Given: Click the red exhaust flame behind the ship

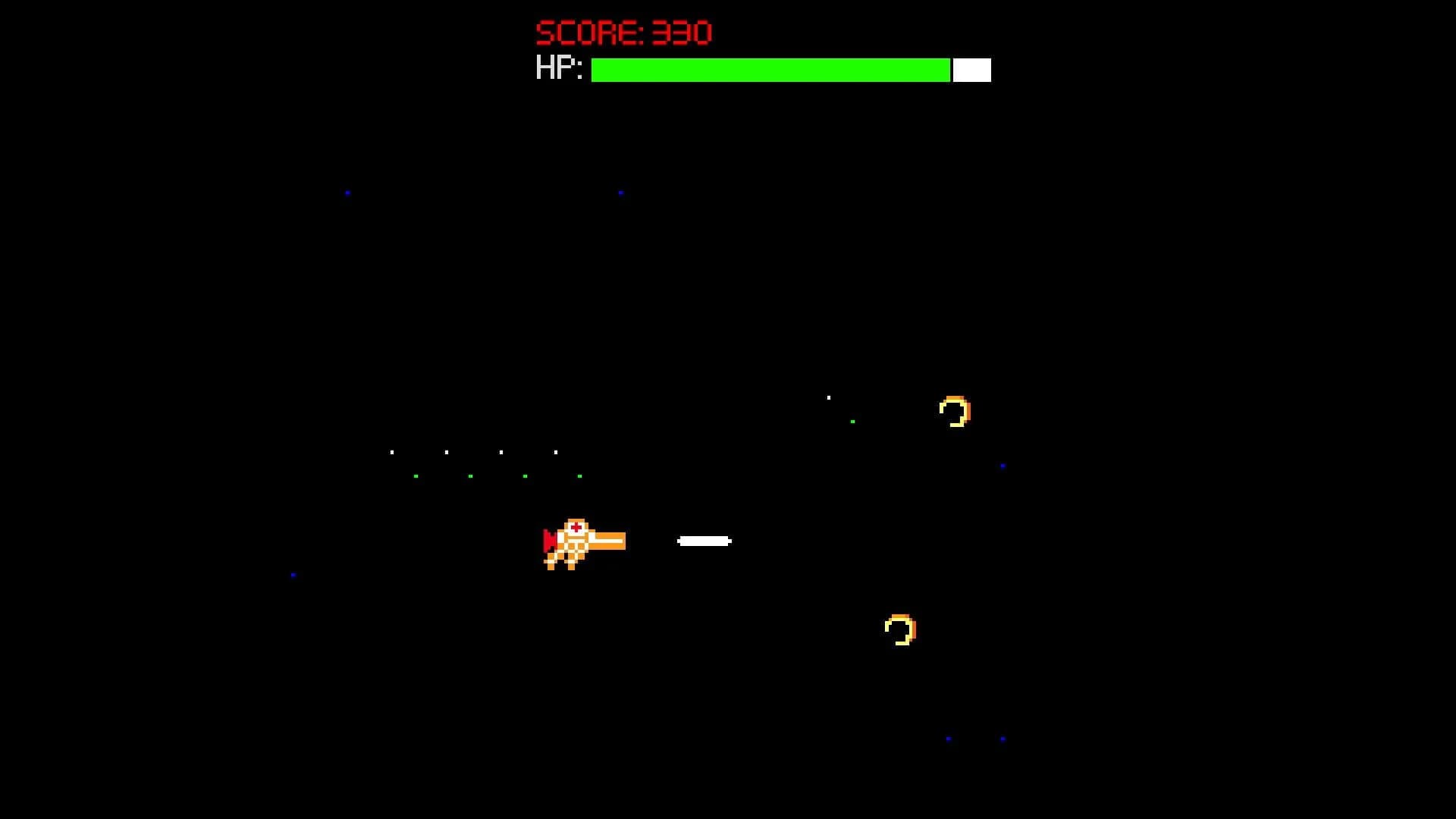Looking at the screenshot, I should coord(548,540).
